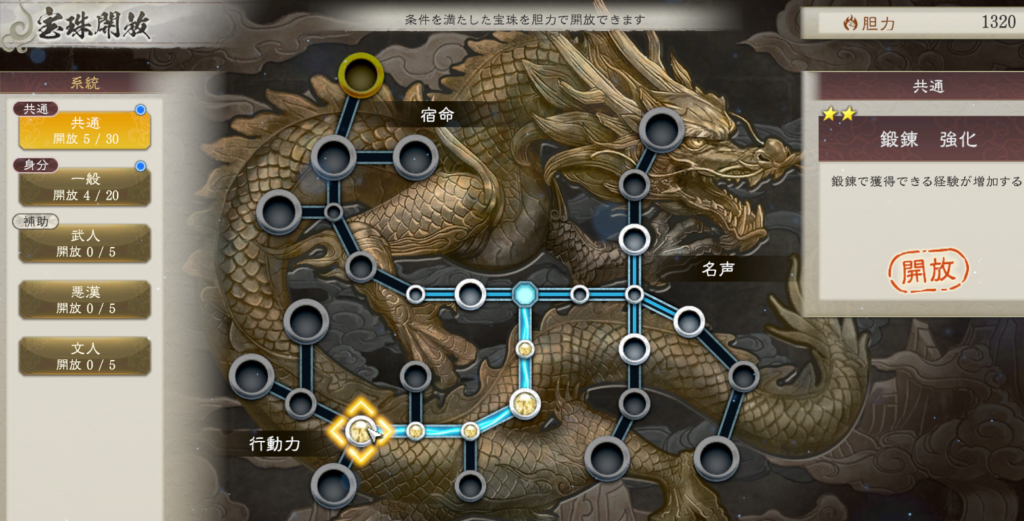Select the highlighted orb with diamond cursor
The width and height of the screenshot is (1024, 521).
point(359,431)
